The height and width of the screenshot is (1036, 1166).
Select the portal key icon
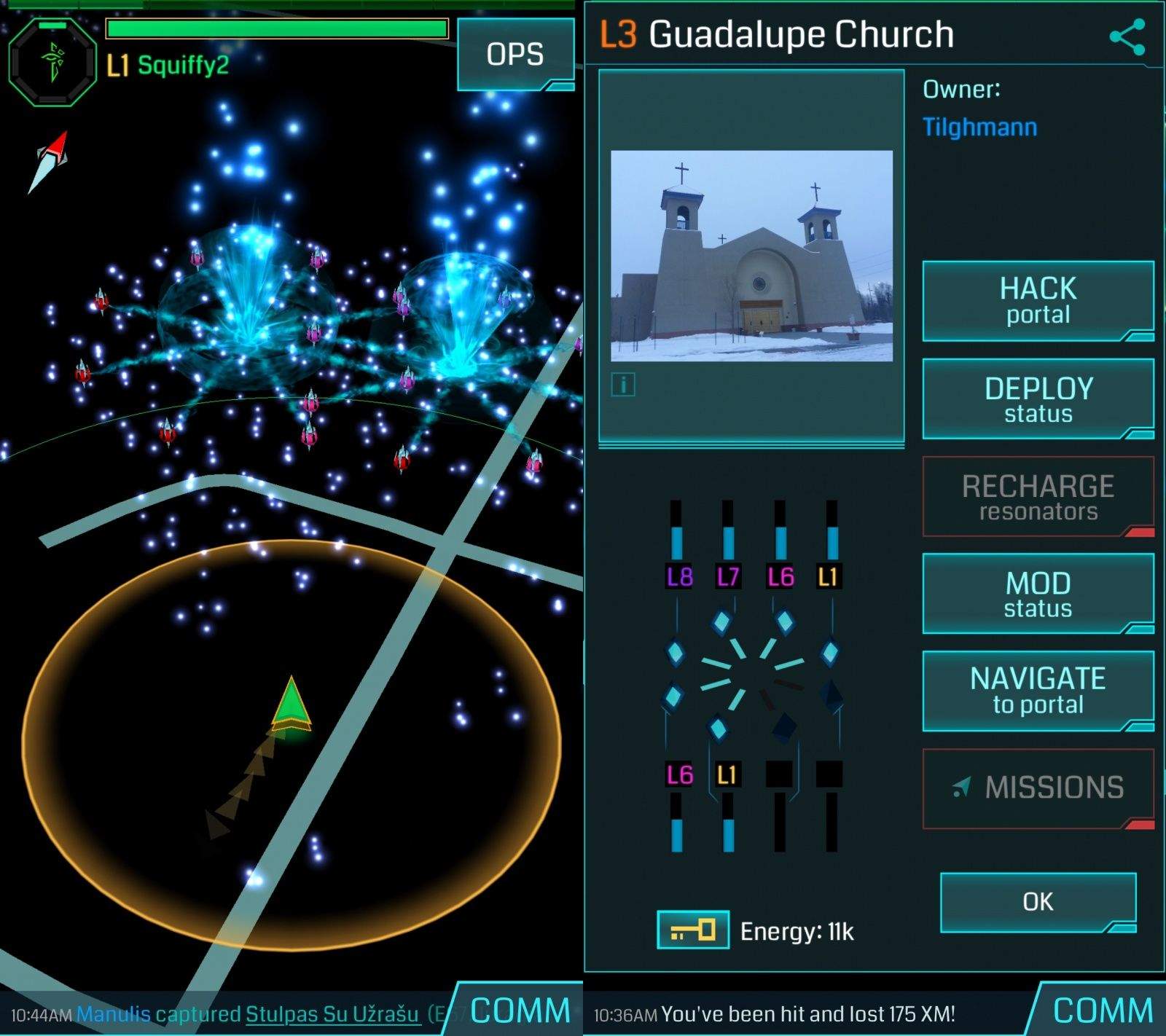click(x=692, y=930)
